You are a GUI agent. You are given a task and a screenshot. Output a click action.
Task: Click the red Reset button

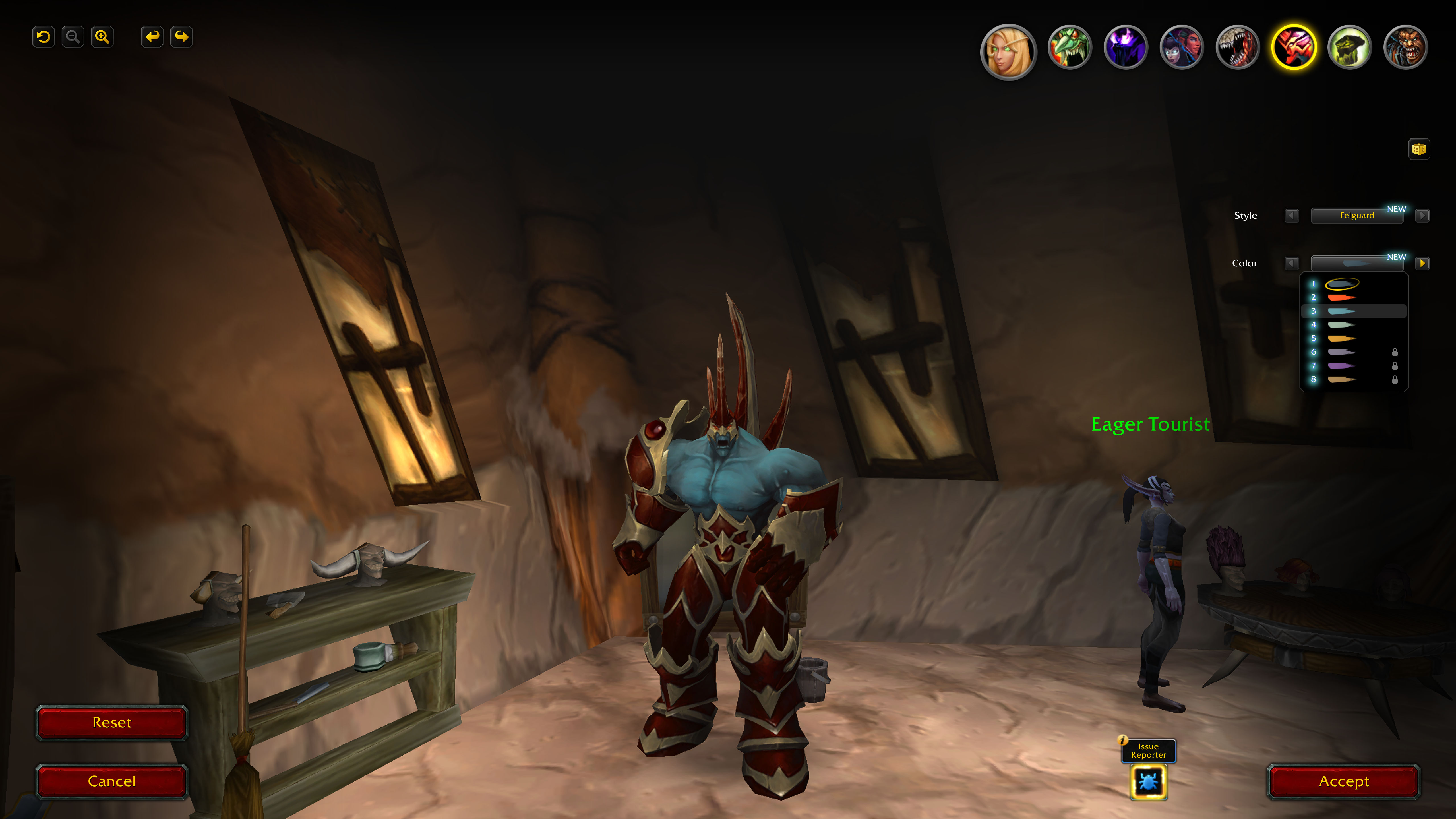(x=111, y=722)
